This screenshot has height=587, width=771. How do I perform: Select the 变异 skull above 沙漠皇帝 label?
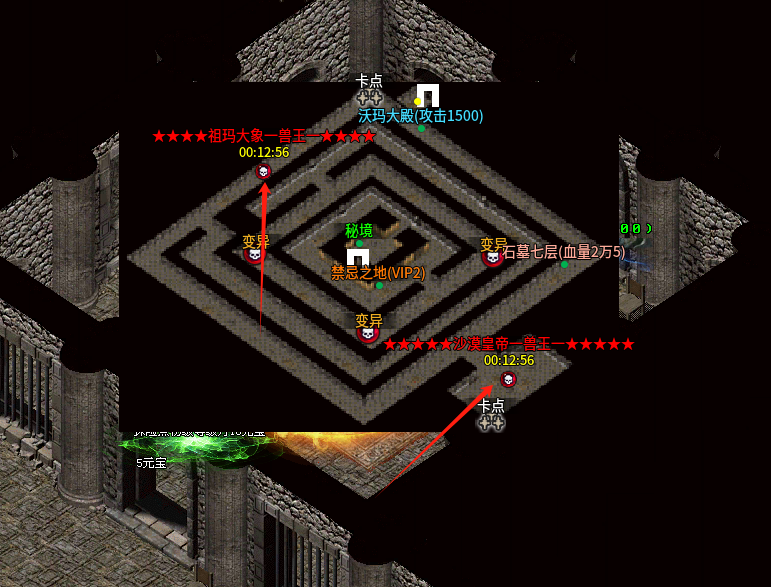click(368, 334)
